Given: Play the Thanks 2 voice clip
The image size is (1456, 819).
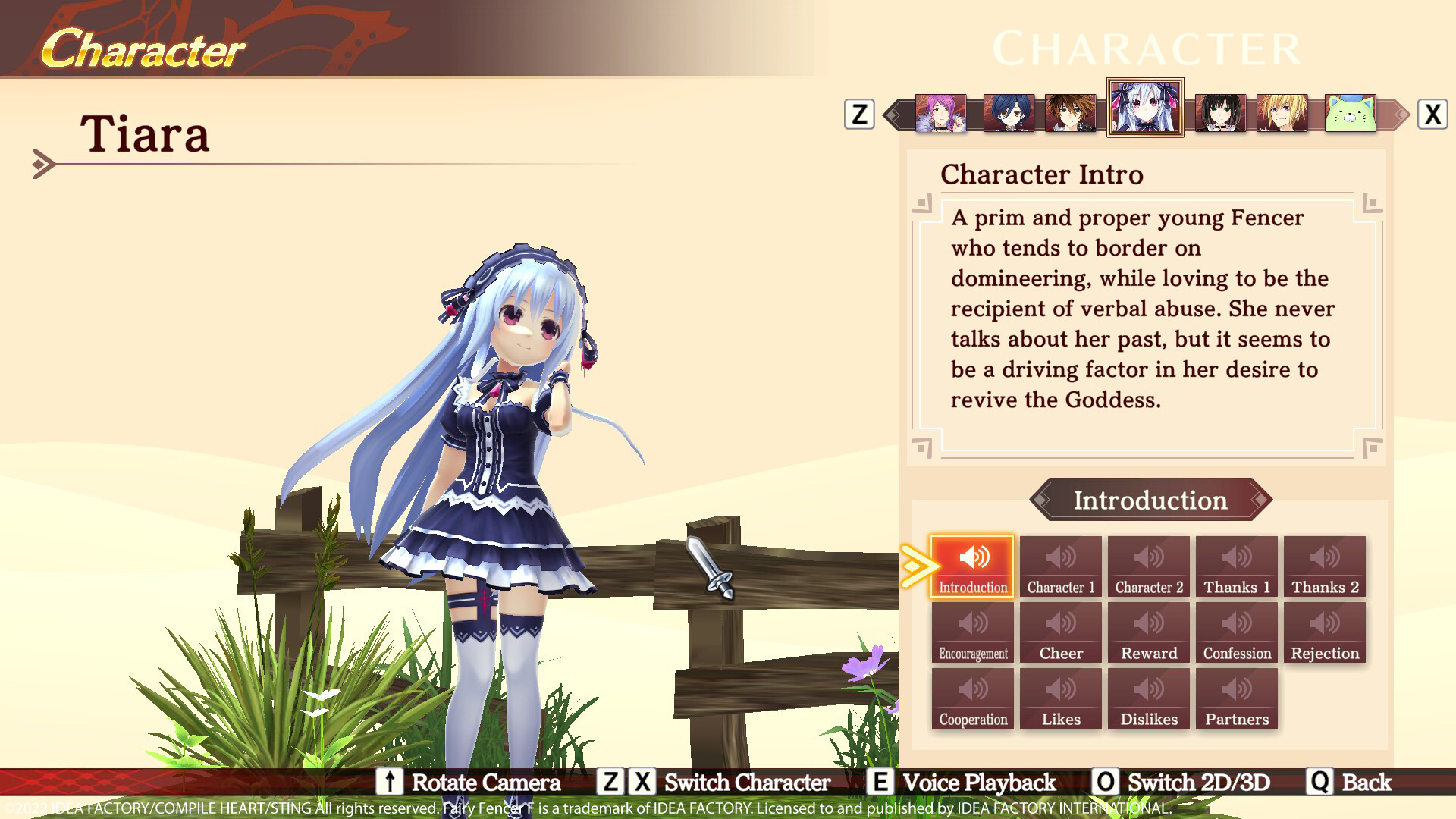Looking at the screenshot, I should point(1324,566).
